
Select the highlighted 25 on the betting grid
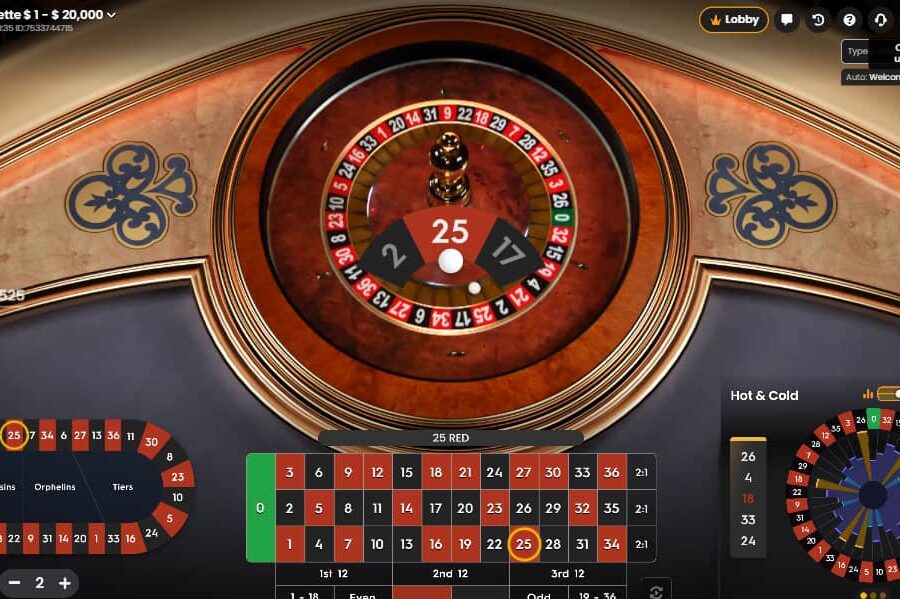tap(523, 544)
